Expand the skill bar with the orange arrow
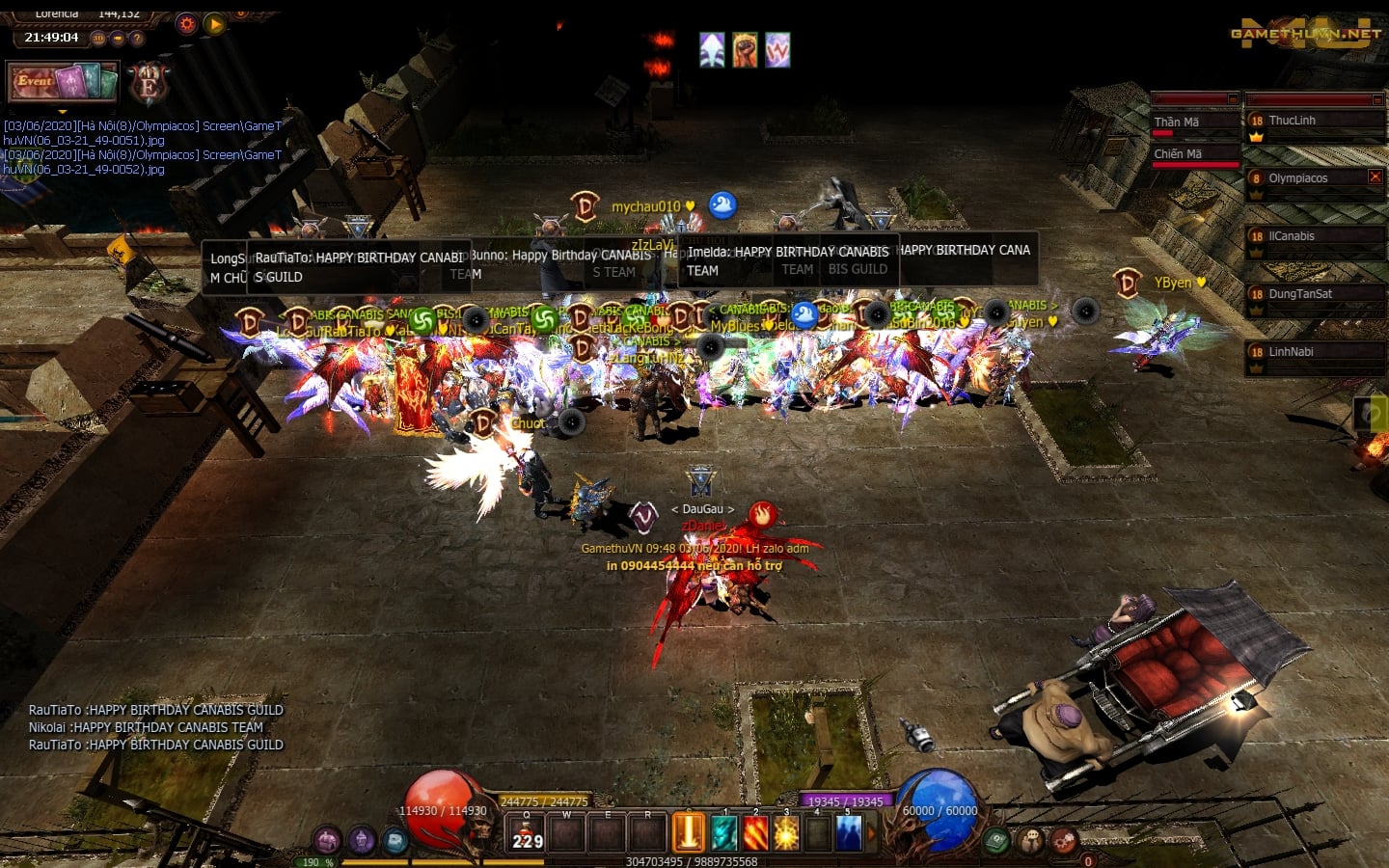Viewport: 1389px width, 868px height. 872,833
